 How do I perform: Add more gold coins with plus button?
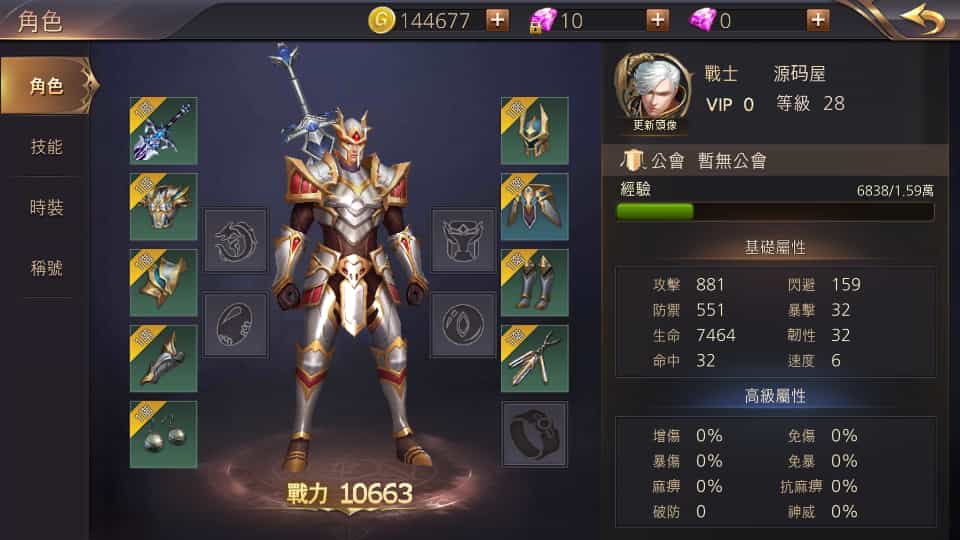pos(497,20)
